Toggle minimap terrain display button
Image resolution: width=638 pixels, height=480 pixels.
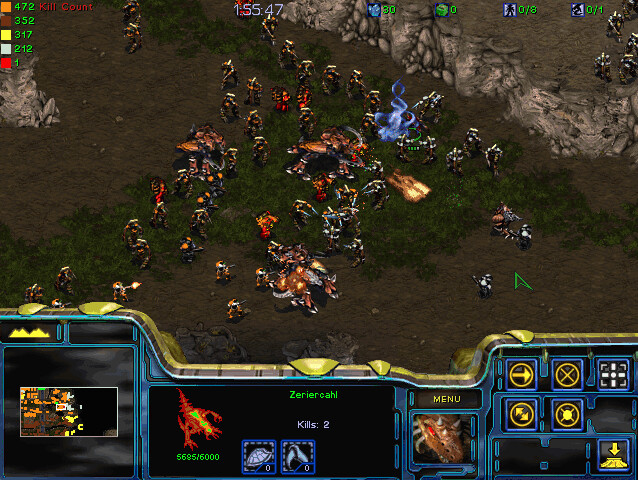(29, 332)
